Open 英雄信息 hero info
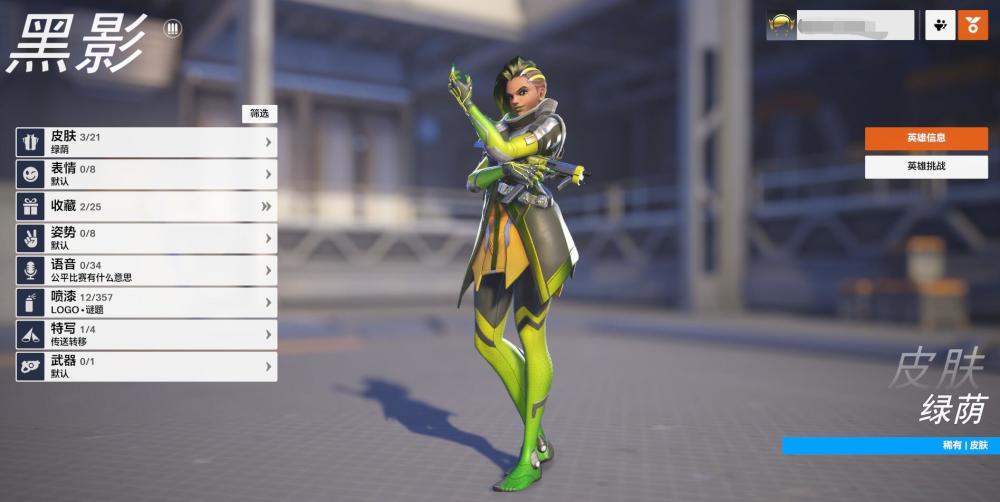The width and height of the screenshot is (1000, 502). (926, 138)
